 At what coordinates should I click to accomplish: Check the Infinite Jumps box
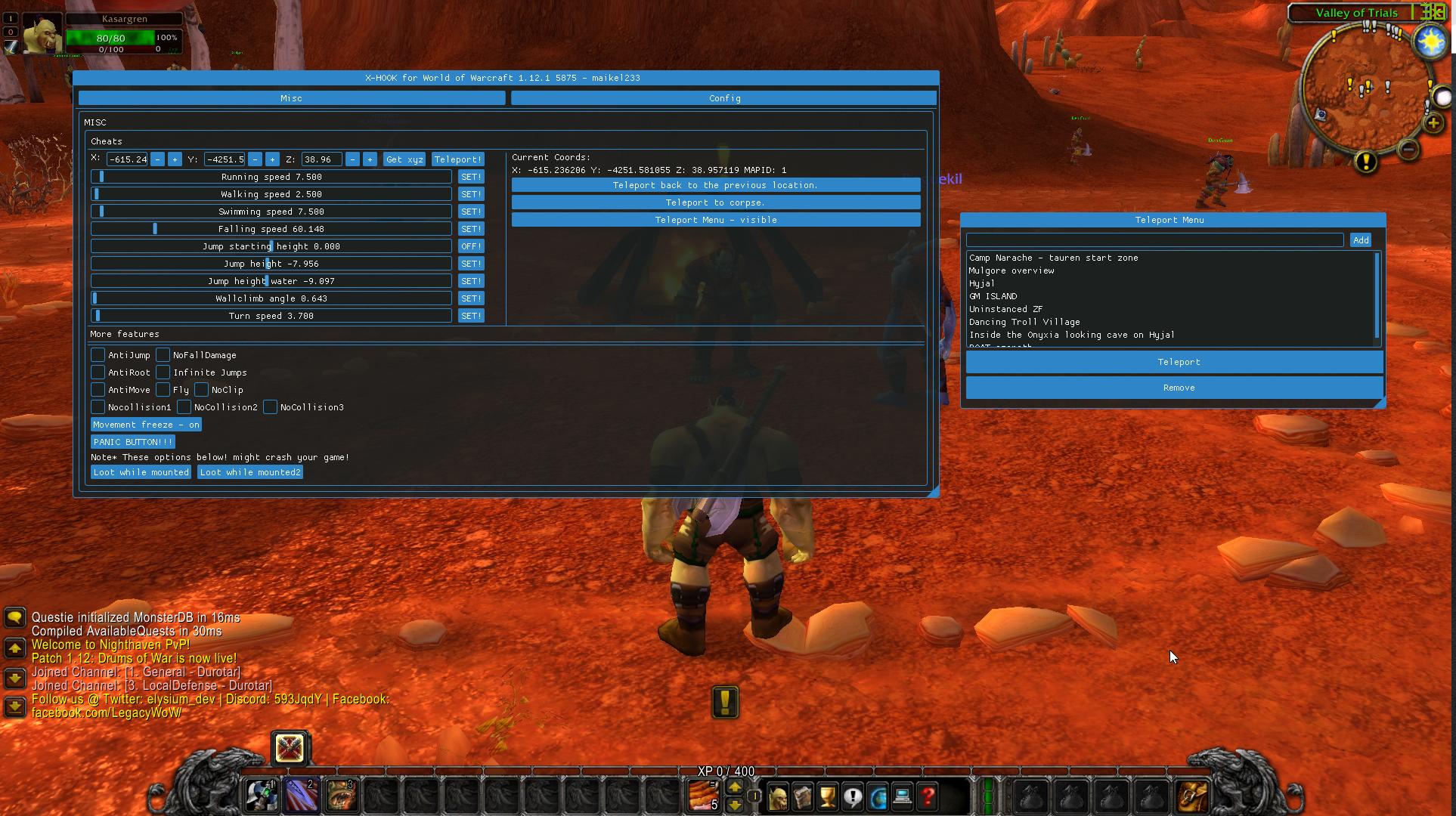click(162, 372)
